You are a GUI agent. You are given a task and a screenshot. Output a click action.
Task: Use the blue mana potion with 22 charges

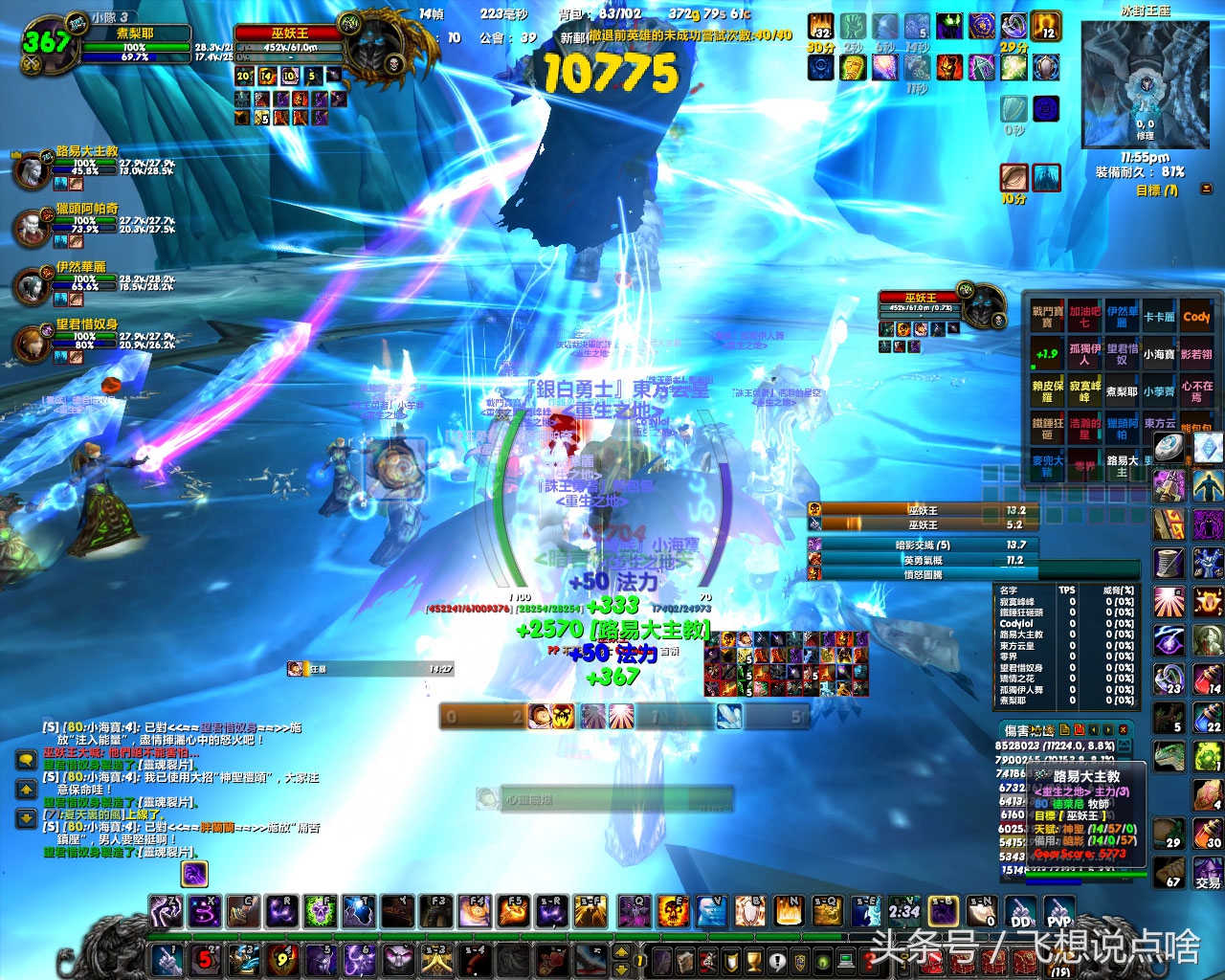click(x=1208, y=718)
